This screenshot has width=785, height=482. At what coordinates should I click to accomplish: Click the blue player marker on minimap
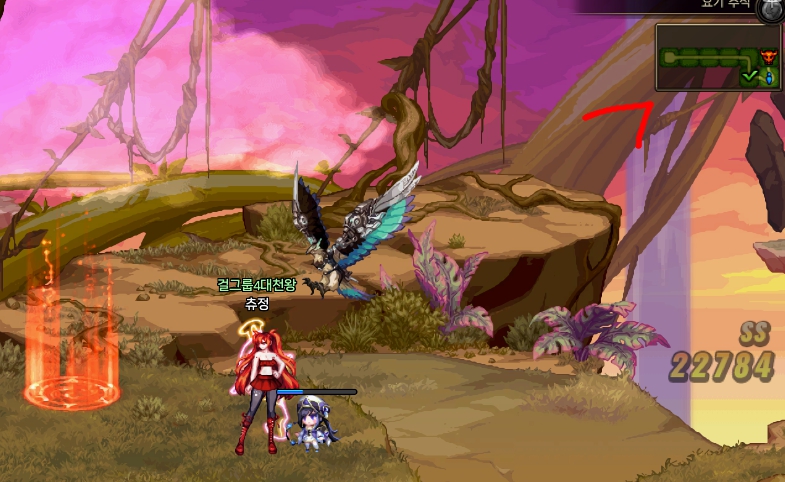769,76
